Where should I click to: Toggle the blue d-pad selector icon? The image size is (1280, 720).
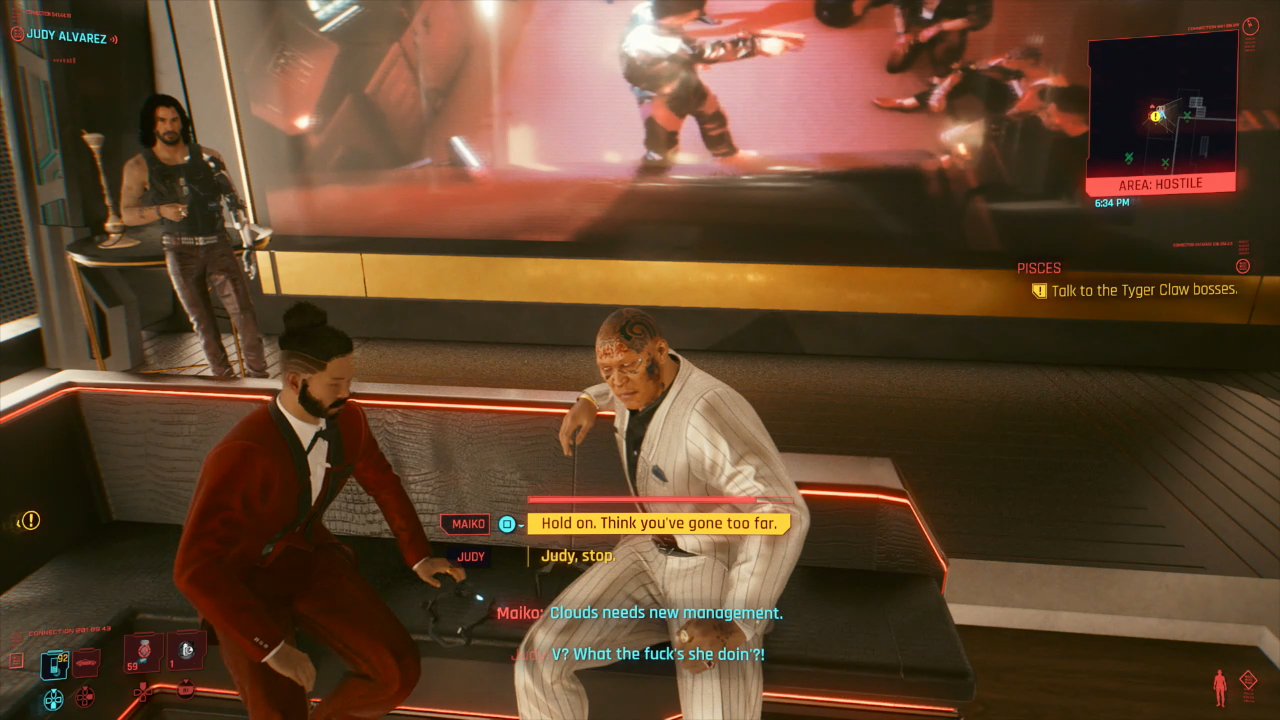[52, 699]
